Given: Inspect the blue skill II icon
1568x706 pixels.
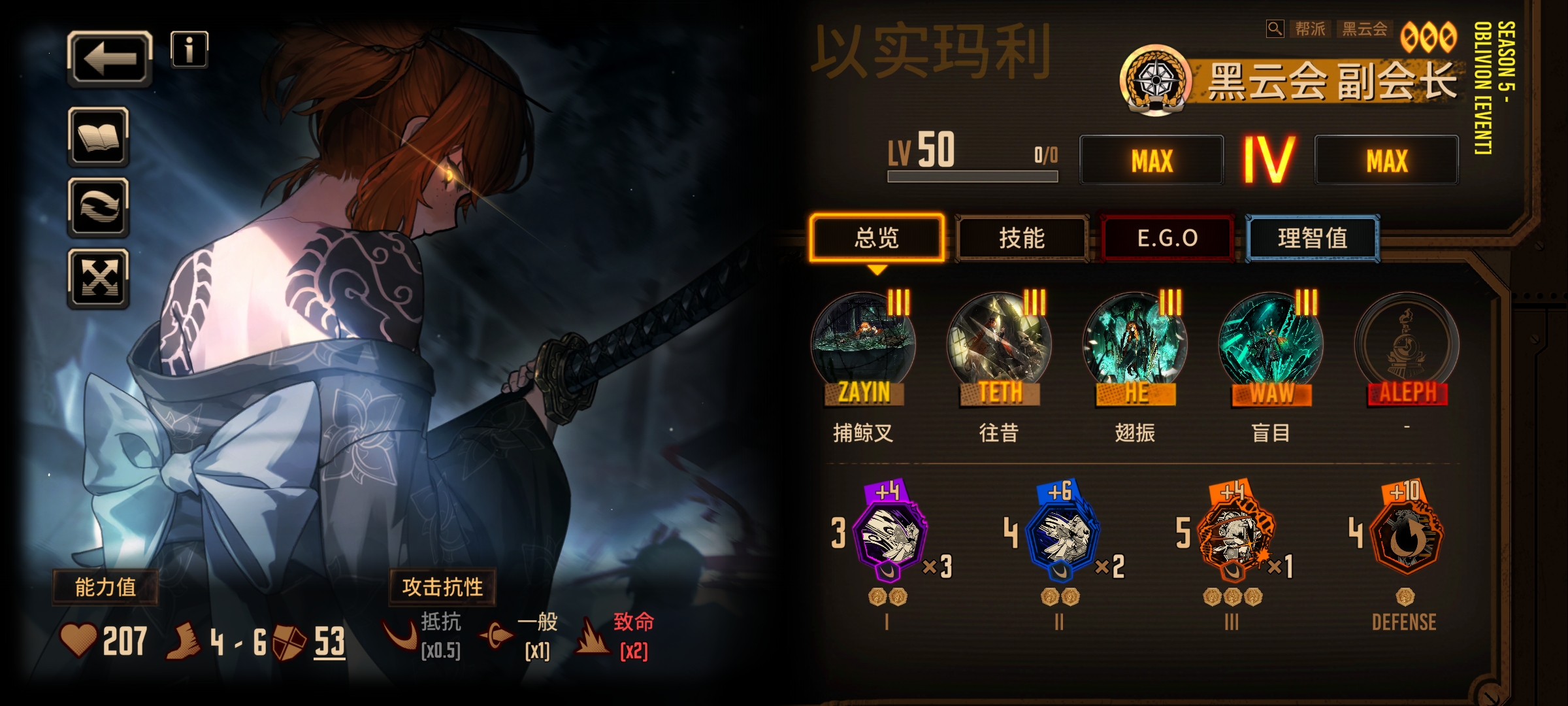Looking at the screenshot, I should [1061, 537].
